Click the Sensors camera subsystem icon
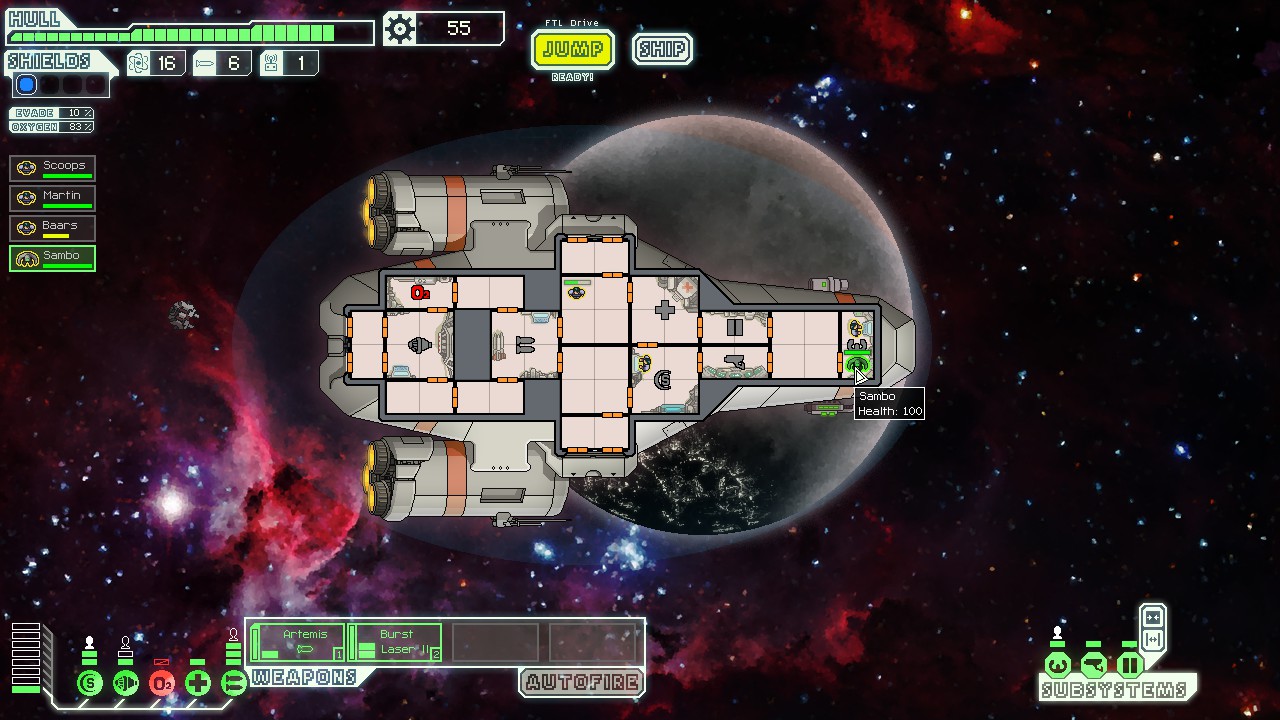 (x=1094, y=664)
